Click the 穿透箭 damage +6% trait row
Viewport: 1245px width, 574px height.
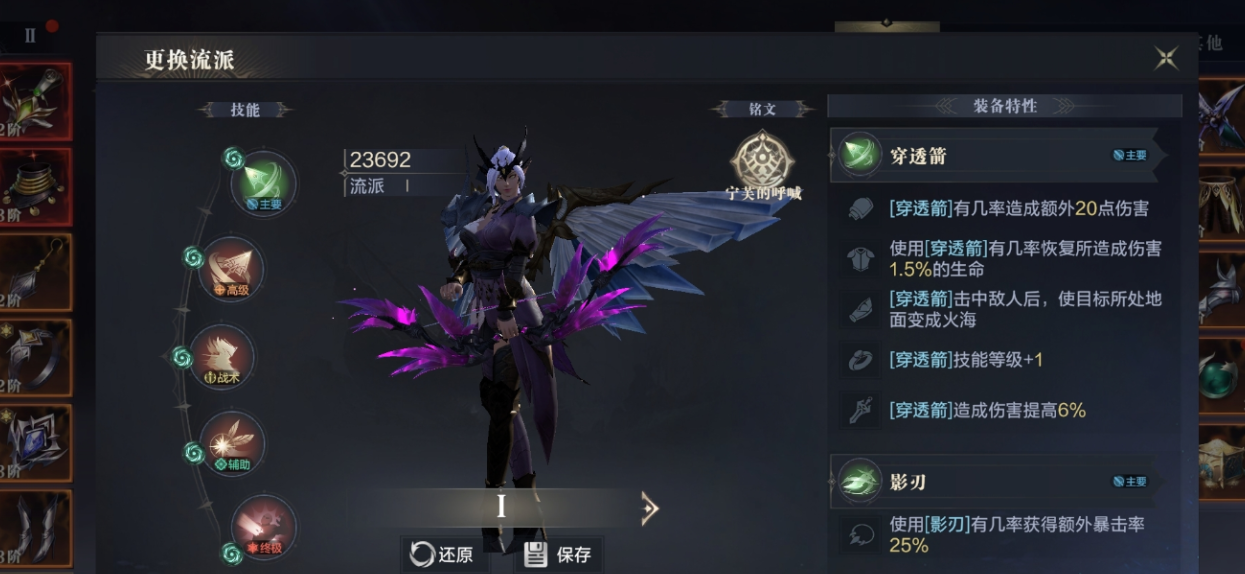tap(987, 410)
